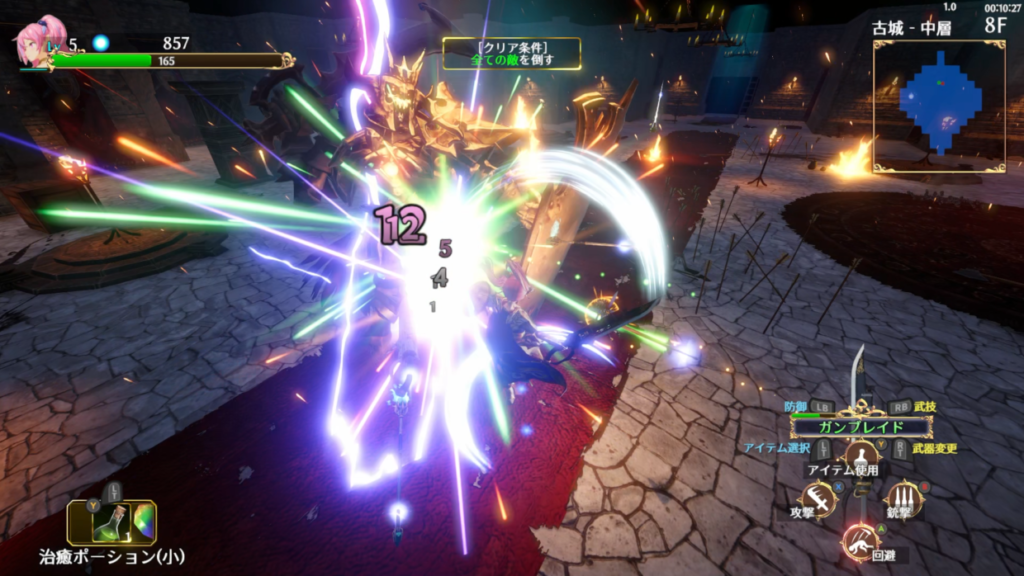Trigger the gun shot (銃撃) icon
Image resolution: width=1024 pixels, height=576 pixels.
point(904,499)
